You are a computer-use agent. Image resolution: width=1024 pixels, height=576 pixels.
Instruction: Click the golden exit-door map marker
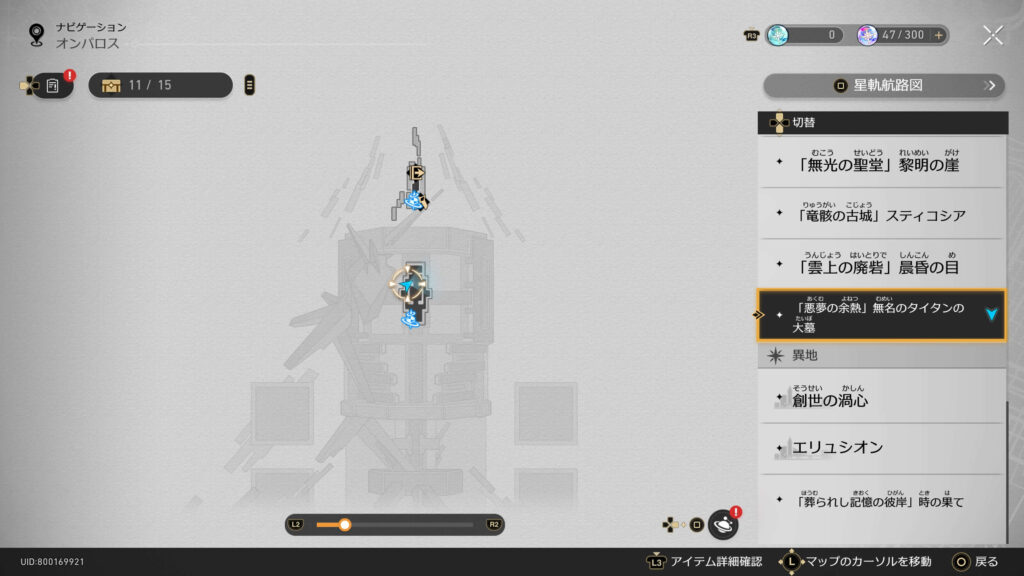click(417, 173)
